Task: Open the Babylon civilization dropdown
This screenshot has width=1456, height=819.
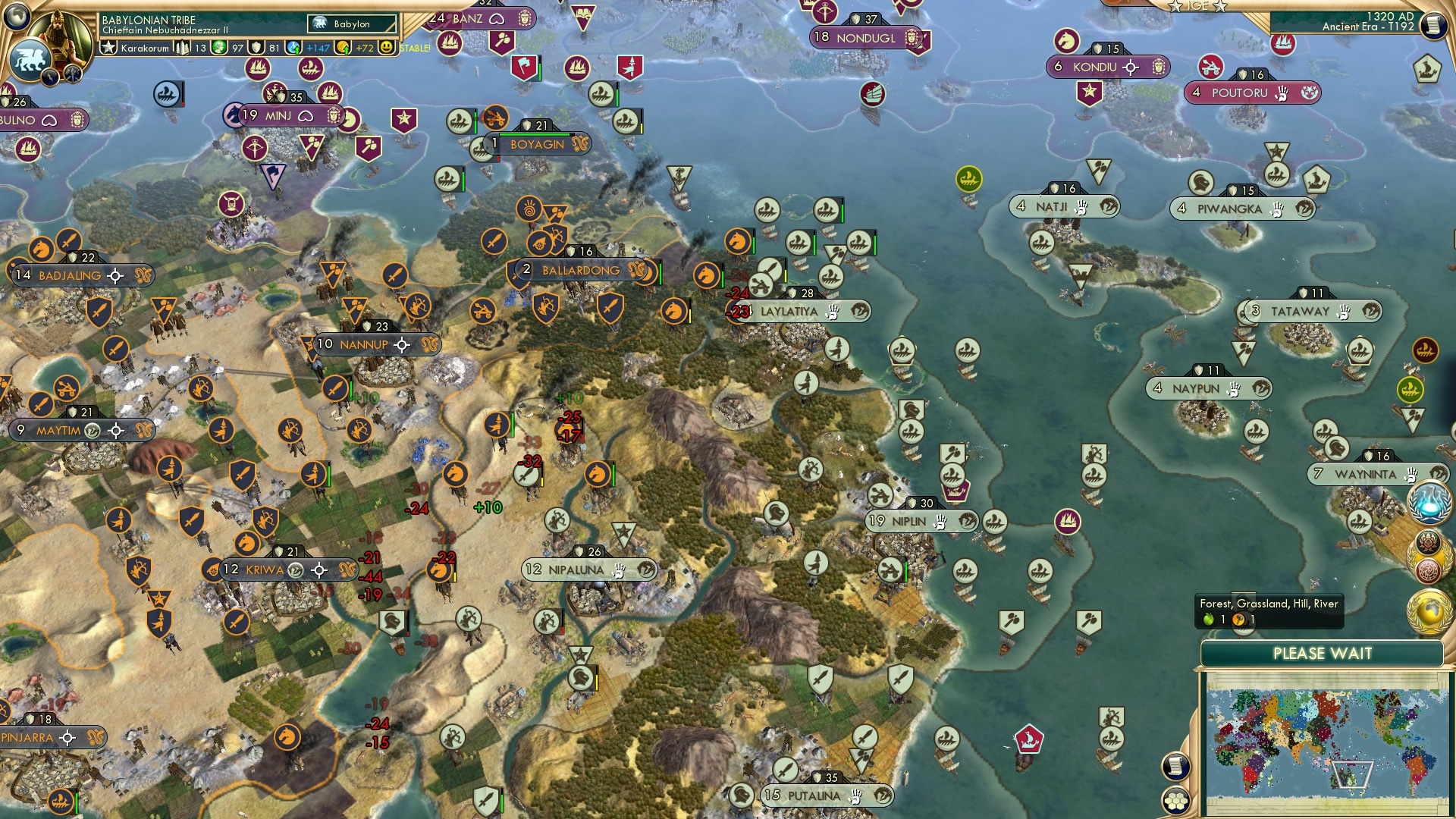Action: [x=353, y=24]
